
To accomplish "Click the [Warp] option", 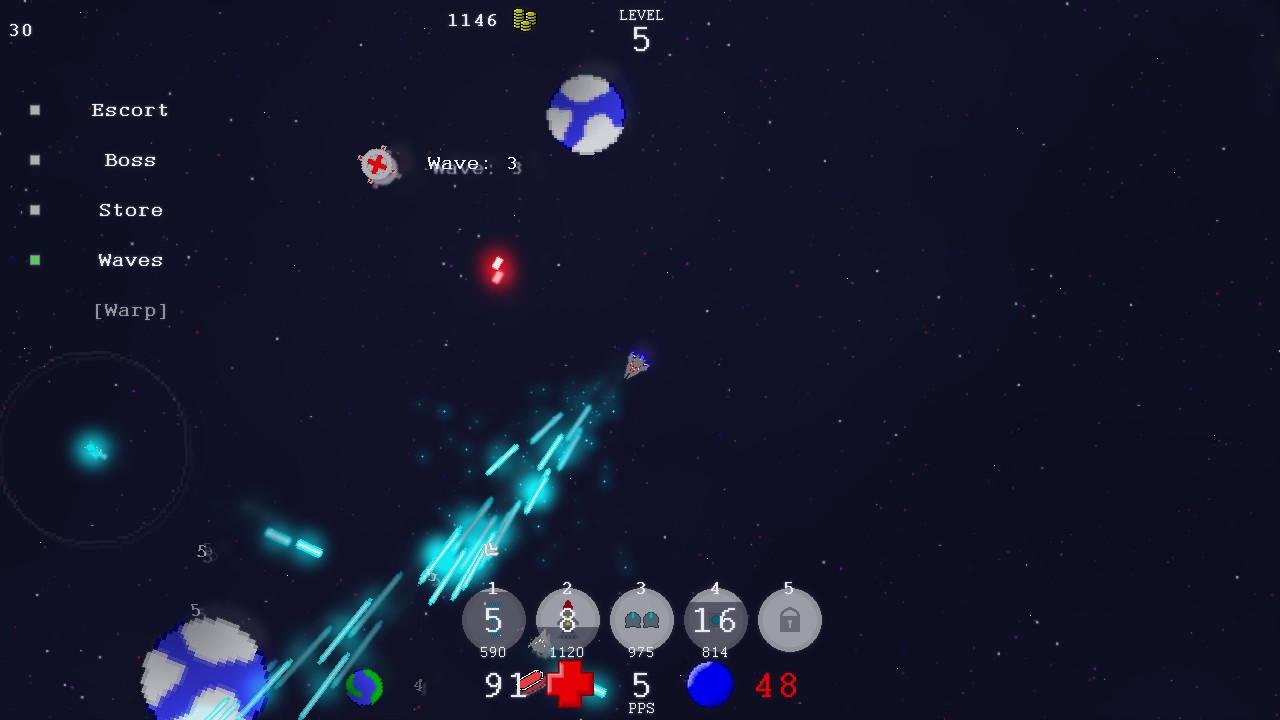I will click(x=130, y=310).
